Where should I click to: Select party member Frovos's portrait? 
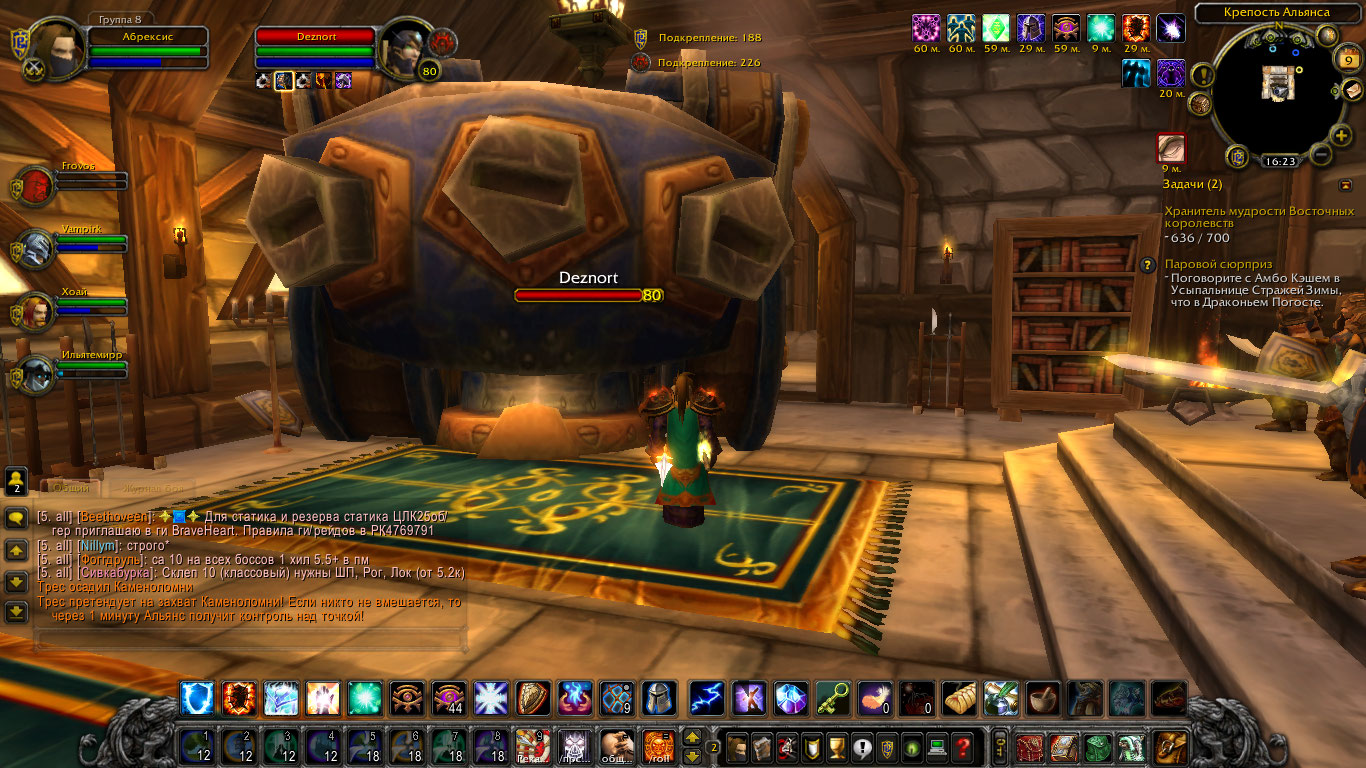[x=37, y=187]
